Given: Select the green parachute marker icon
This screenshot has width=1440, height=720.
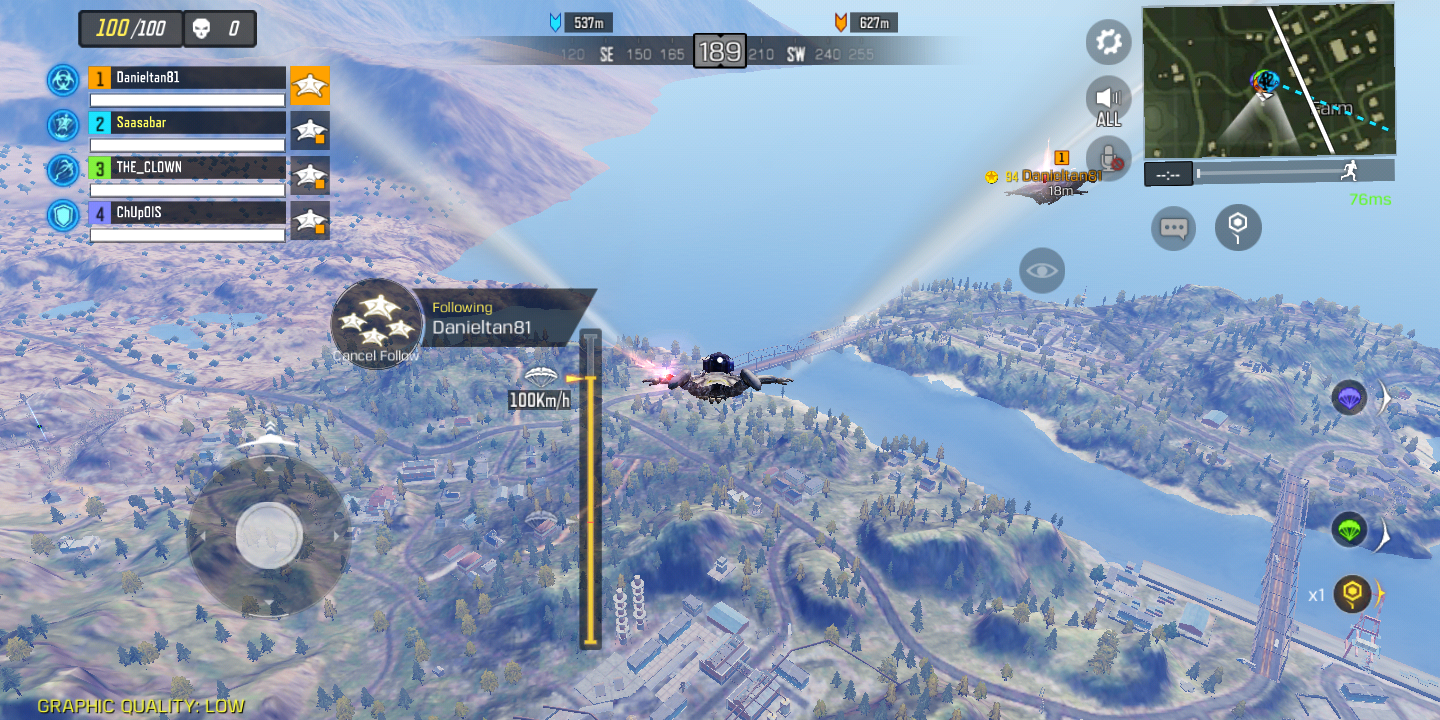Looking at the screenshot, I should [1350, 529].
